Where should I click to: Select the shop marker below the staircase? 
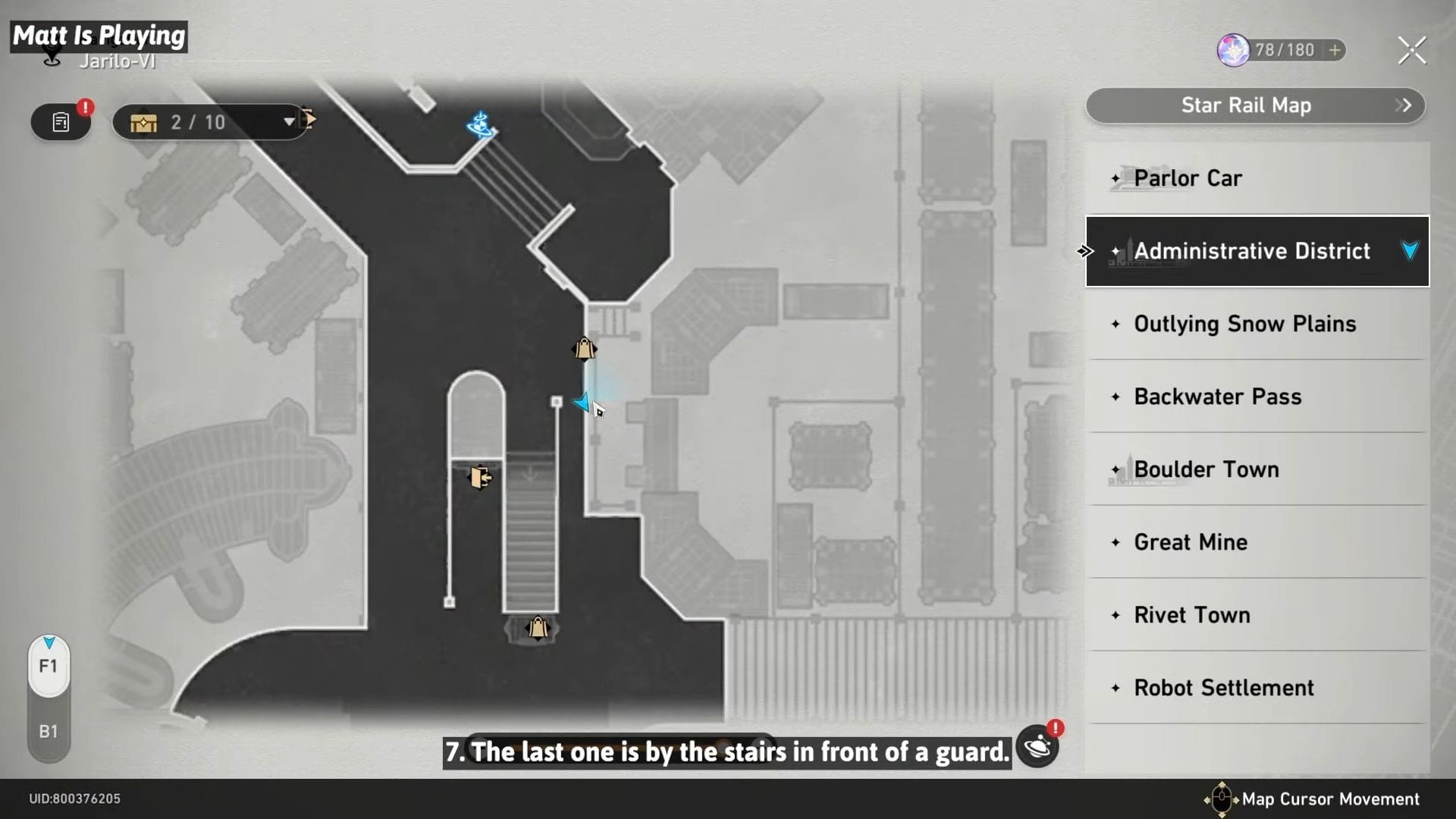(x=538, y=628)
